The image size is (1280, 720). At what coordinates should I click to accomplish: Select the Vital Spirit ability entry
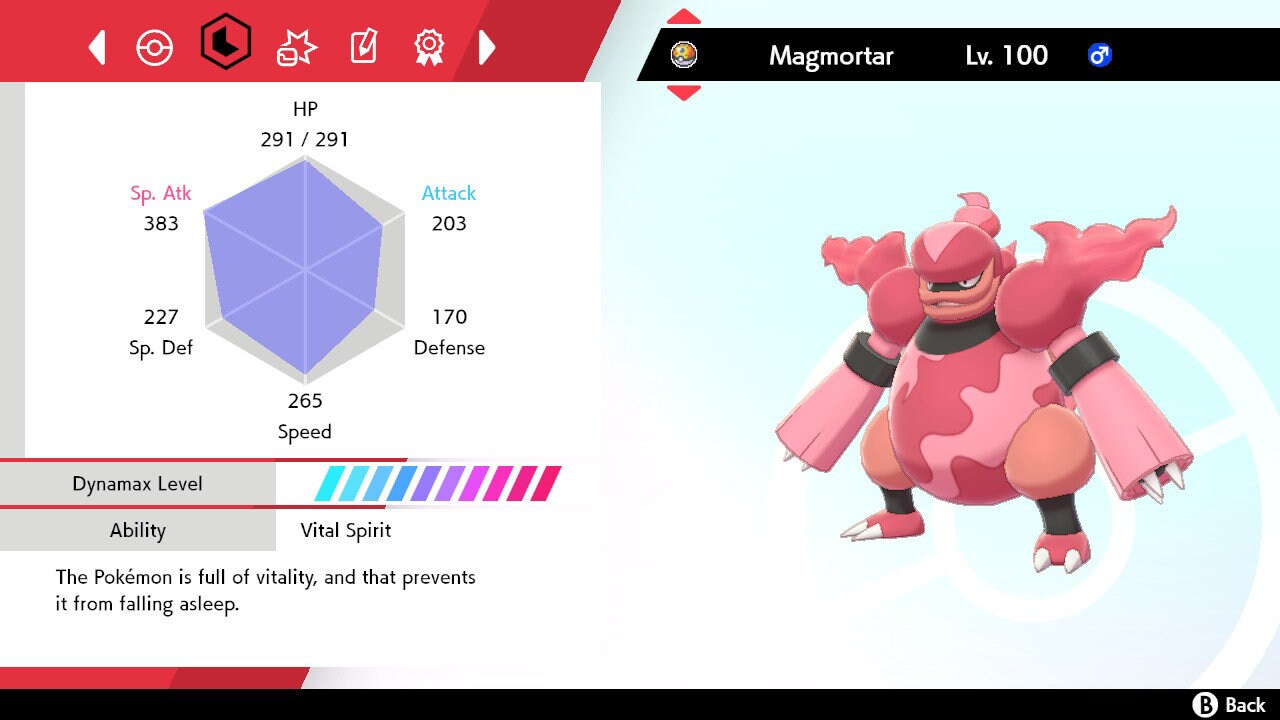[x=345, y=530]
